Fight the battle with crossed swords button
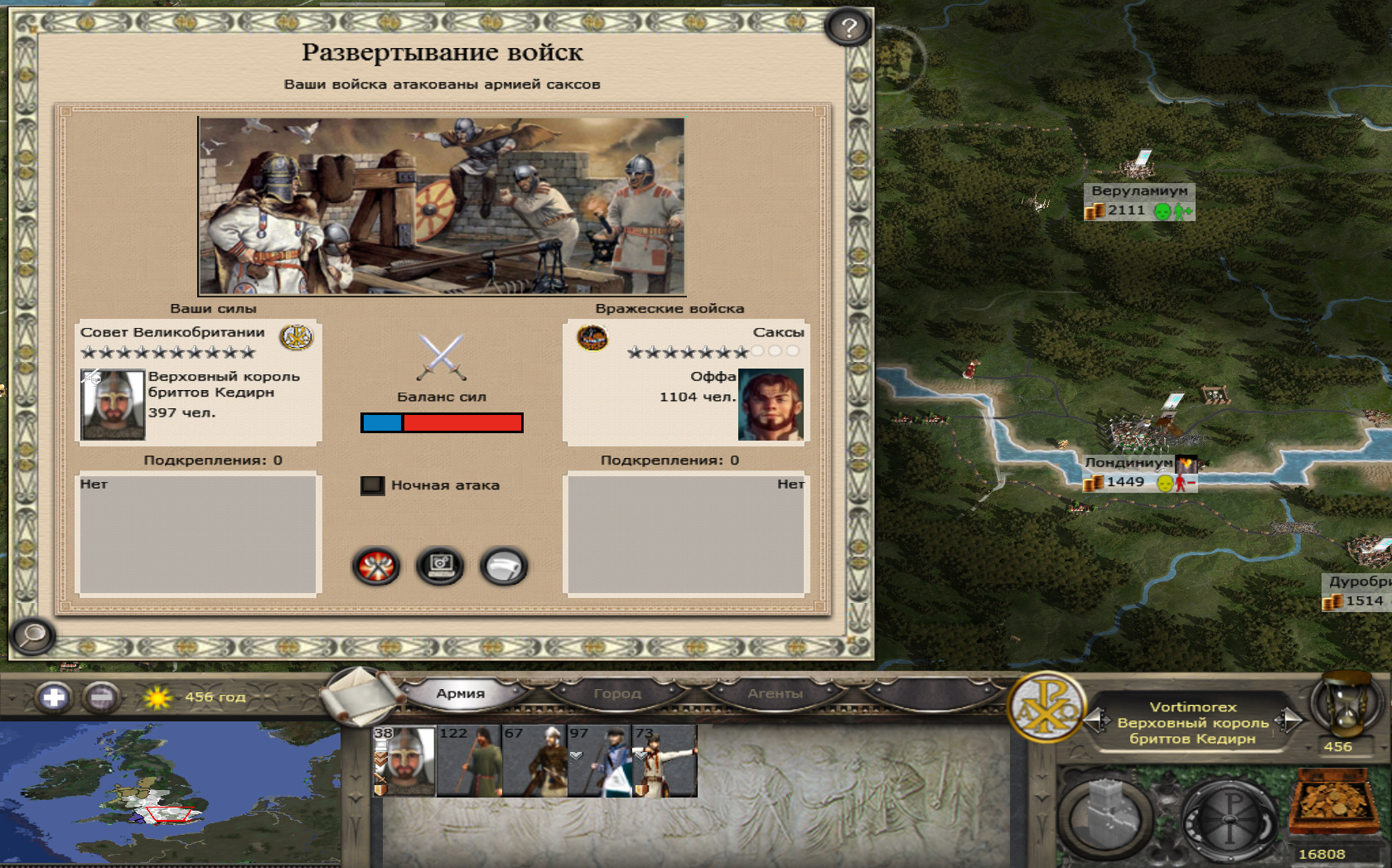1392x868 pixels. (x=376, y=567)
